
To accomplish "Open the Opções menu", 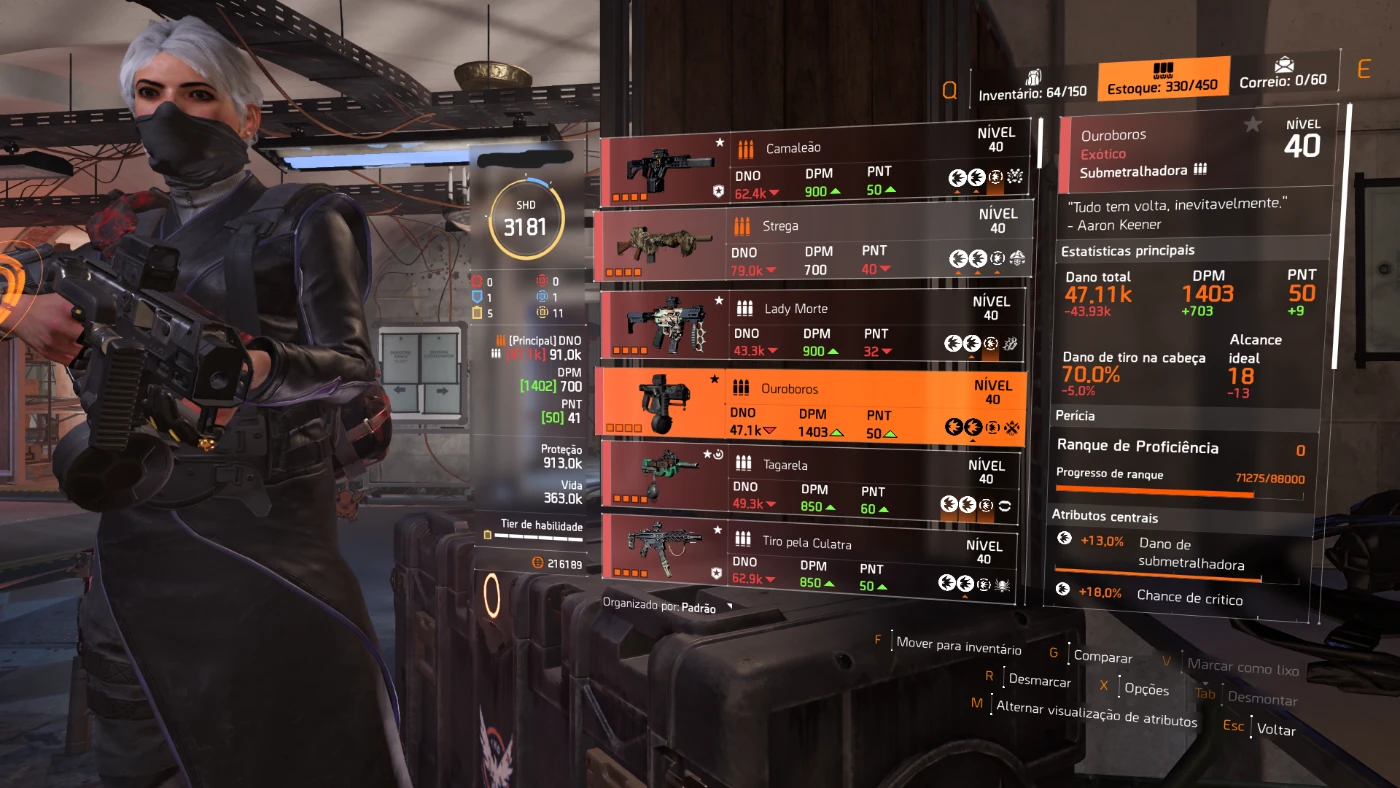I will coord(1146,689).
